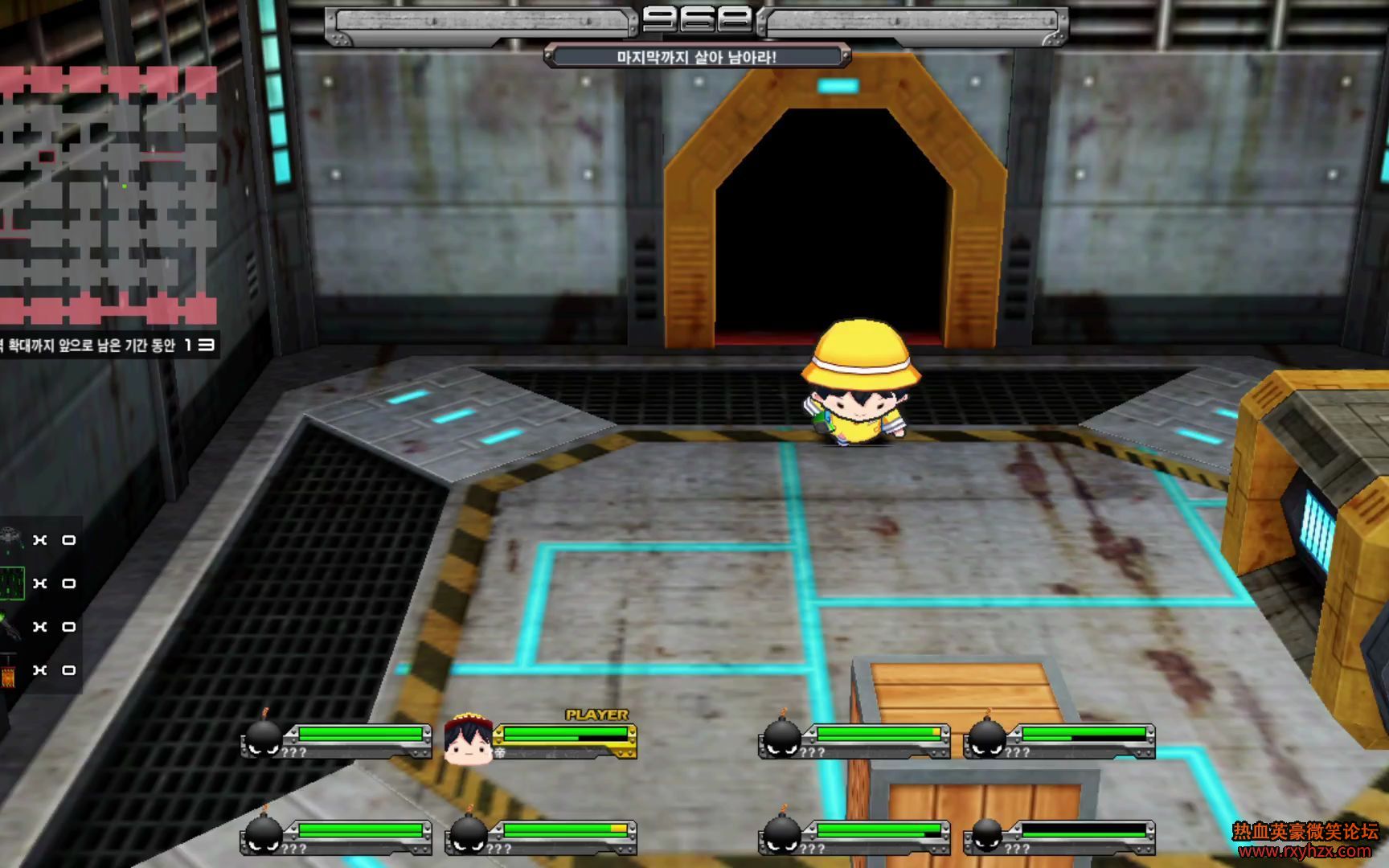The image size is (1389, 868).
Task: Select the orange banner item icon
Action: [9, 671]
